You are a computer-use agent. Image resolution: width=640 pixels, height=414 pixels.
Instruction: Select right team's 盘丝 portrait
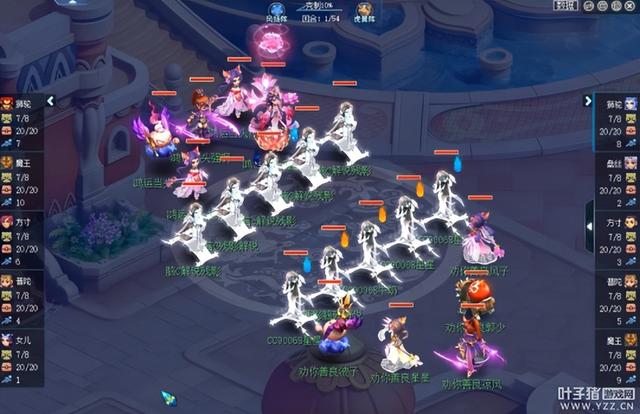click(x=631, y=162)
